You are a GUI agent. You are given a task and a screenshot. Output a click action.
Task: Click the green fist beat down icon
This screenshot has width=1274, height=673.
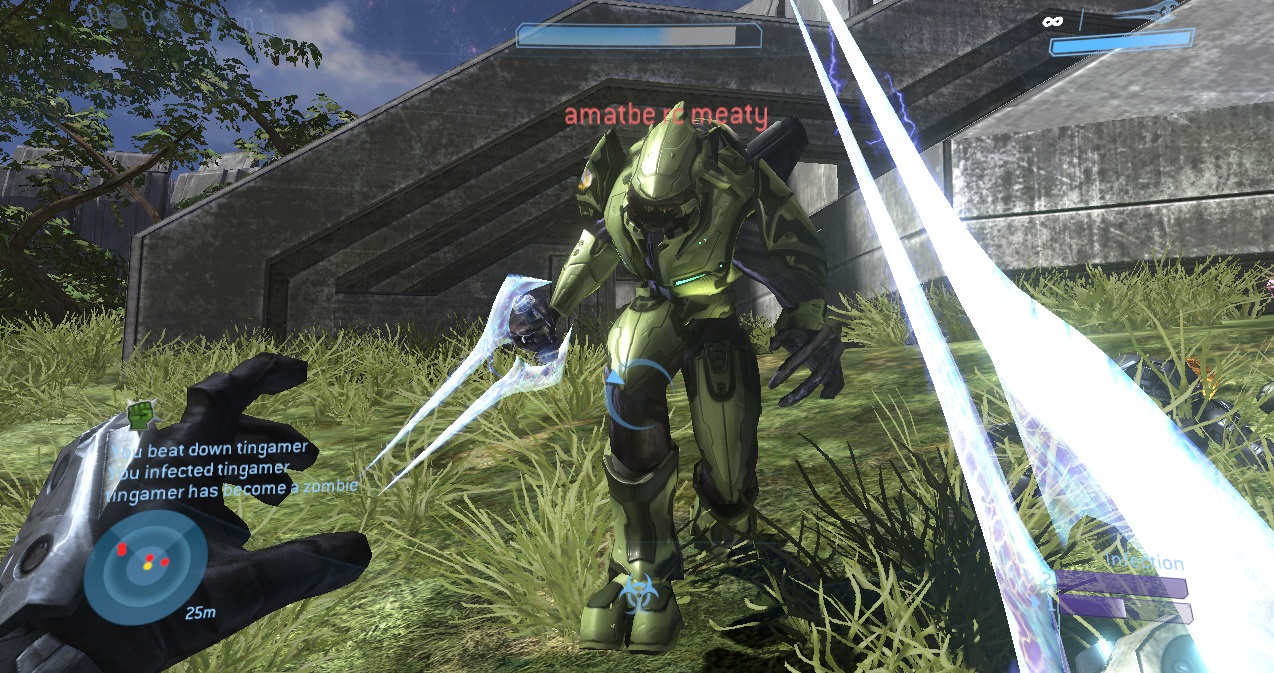tap(143, 414)
